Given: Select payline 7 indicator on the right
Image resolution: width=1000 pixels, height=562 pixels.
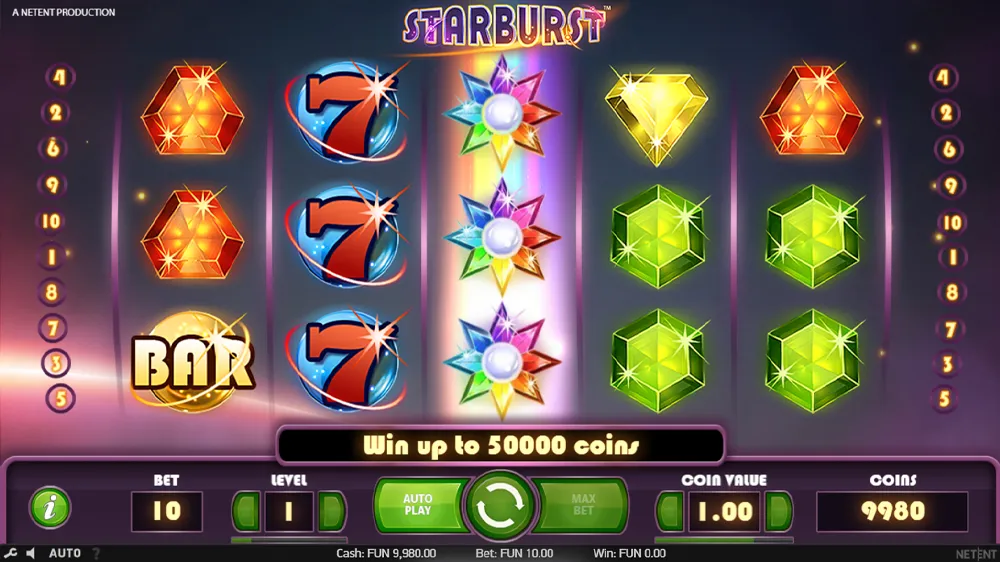Looking at the screenshot, I should tap(949, 329).
